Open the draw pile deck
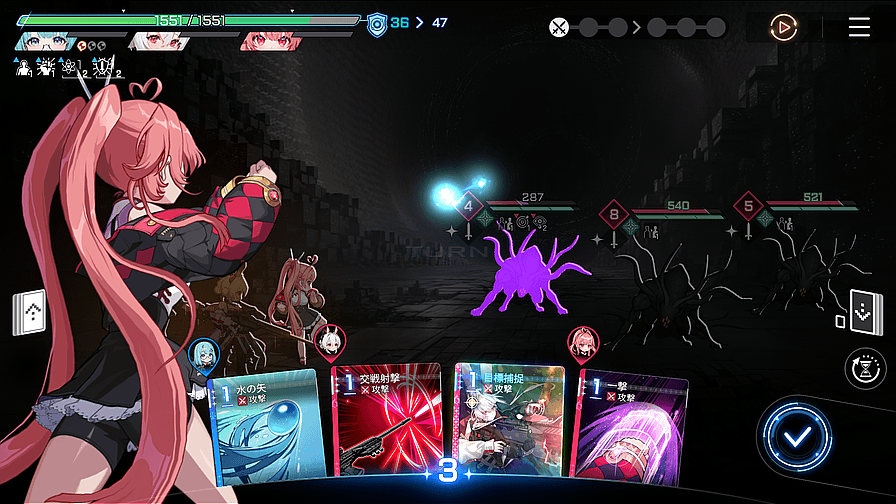Viewport: 896px width, 504px height. [x=29, y=314]
